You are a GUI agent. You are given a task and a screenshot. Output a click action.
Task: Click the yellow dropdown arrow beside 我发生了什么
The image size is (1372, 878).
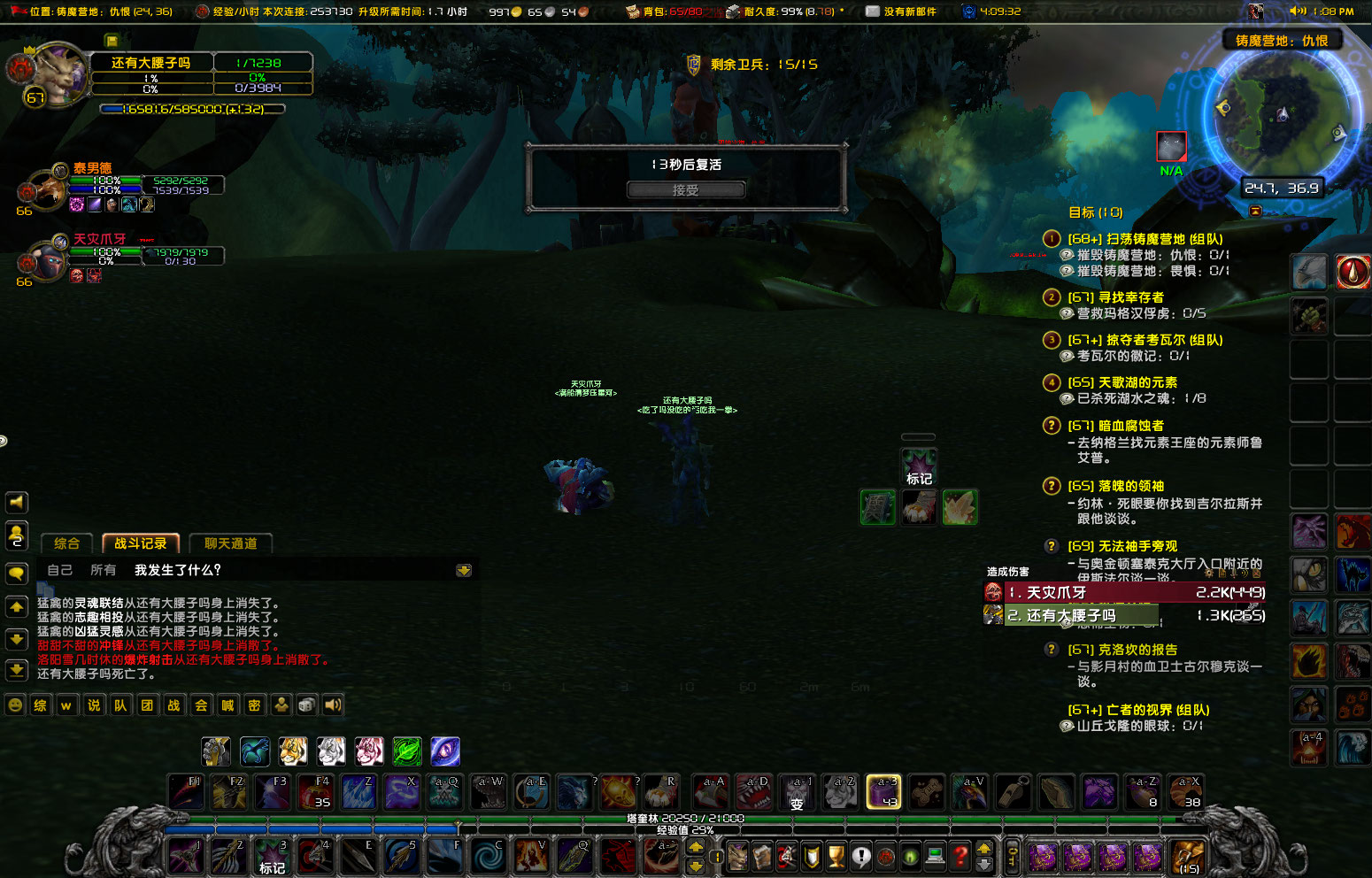[463, 571]
